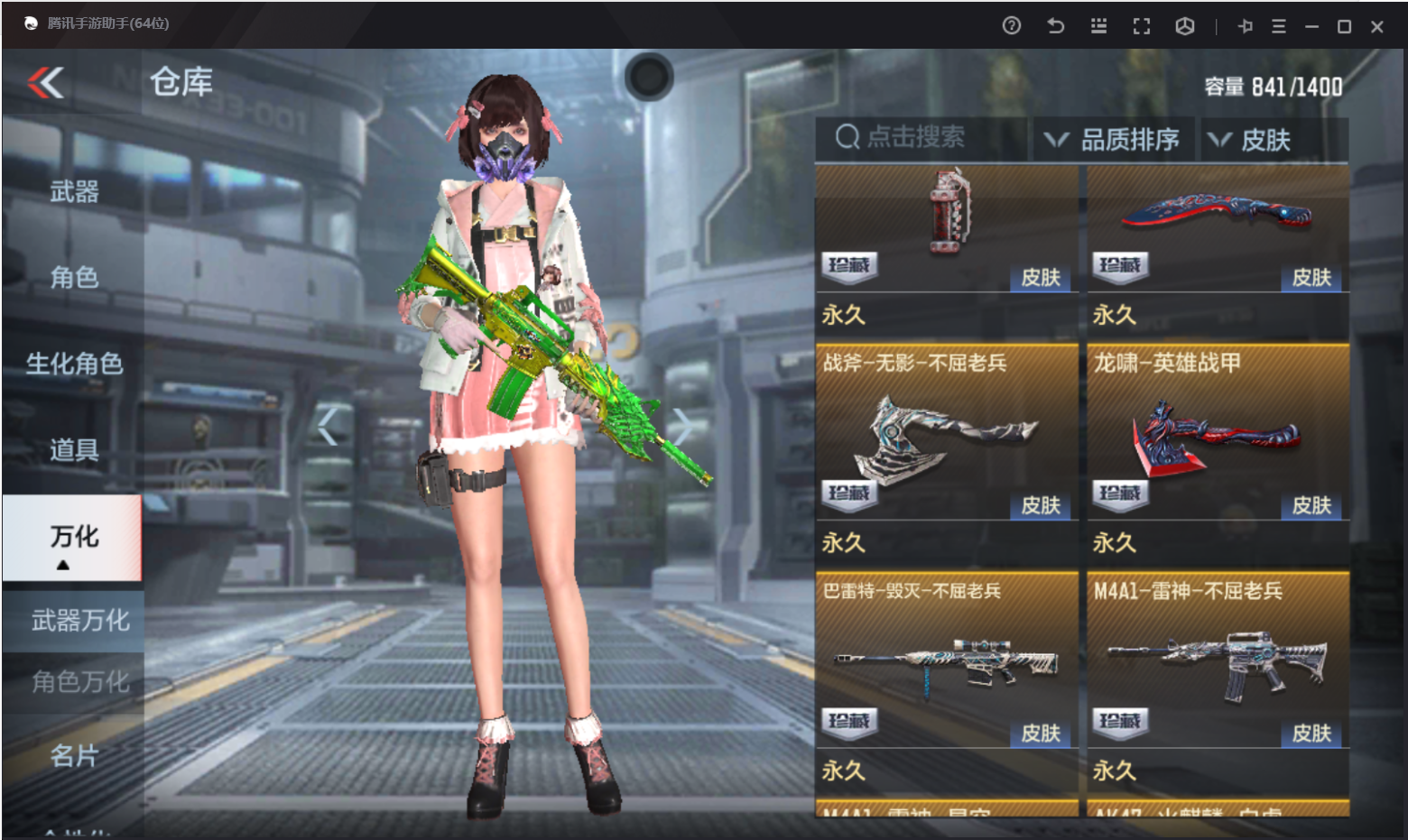Choose the 角色万化 sub-tab
The width and height of the screenshot is (1408, 840).
tap(80, 682)
